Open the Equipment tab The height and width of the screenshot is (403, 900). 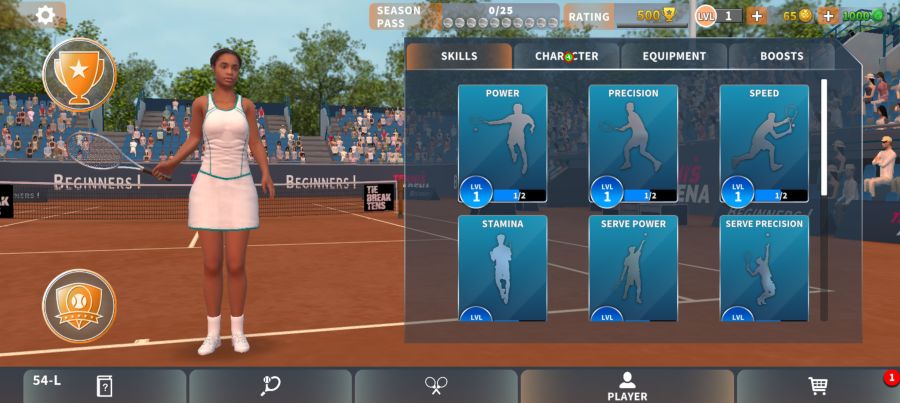(674, 56)
